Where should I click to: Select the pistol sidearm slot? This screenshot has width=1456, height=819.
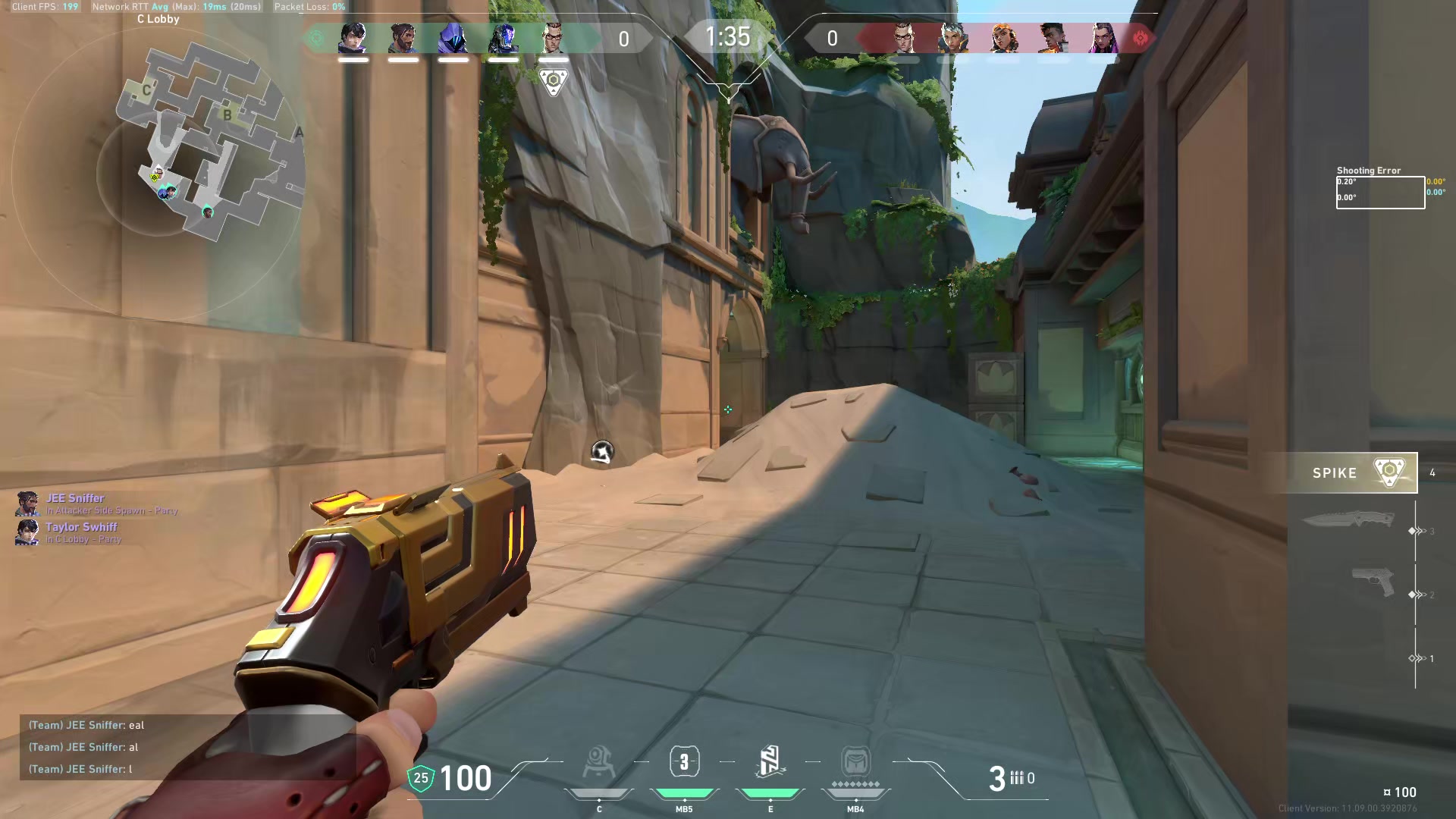pyautogui.click(x=1373, y=582)
